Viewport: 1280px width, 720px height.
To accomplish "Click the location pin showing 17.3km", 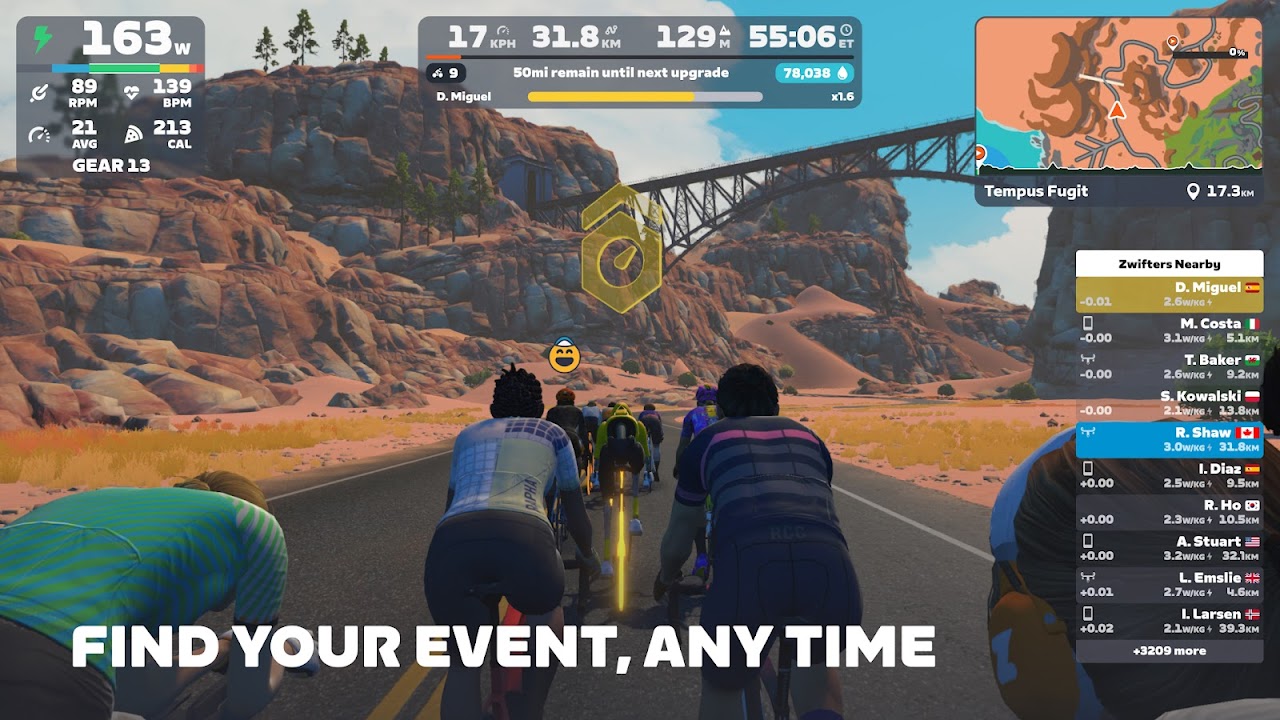I will [1196, 191].
